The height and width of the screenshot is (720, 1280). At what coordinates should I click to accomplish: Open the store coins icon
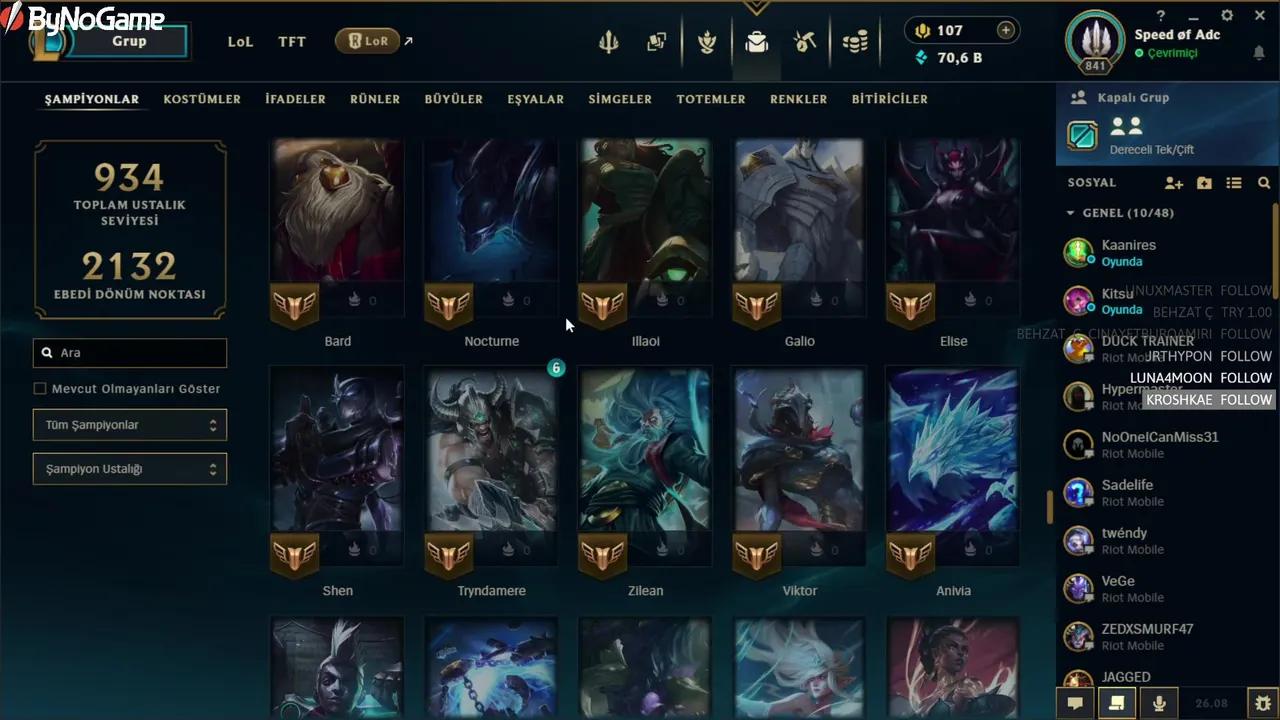(x=855, y=42)
